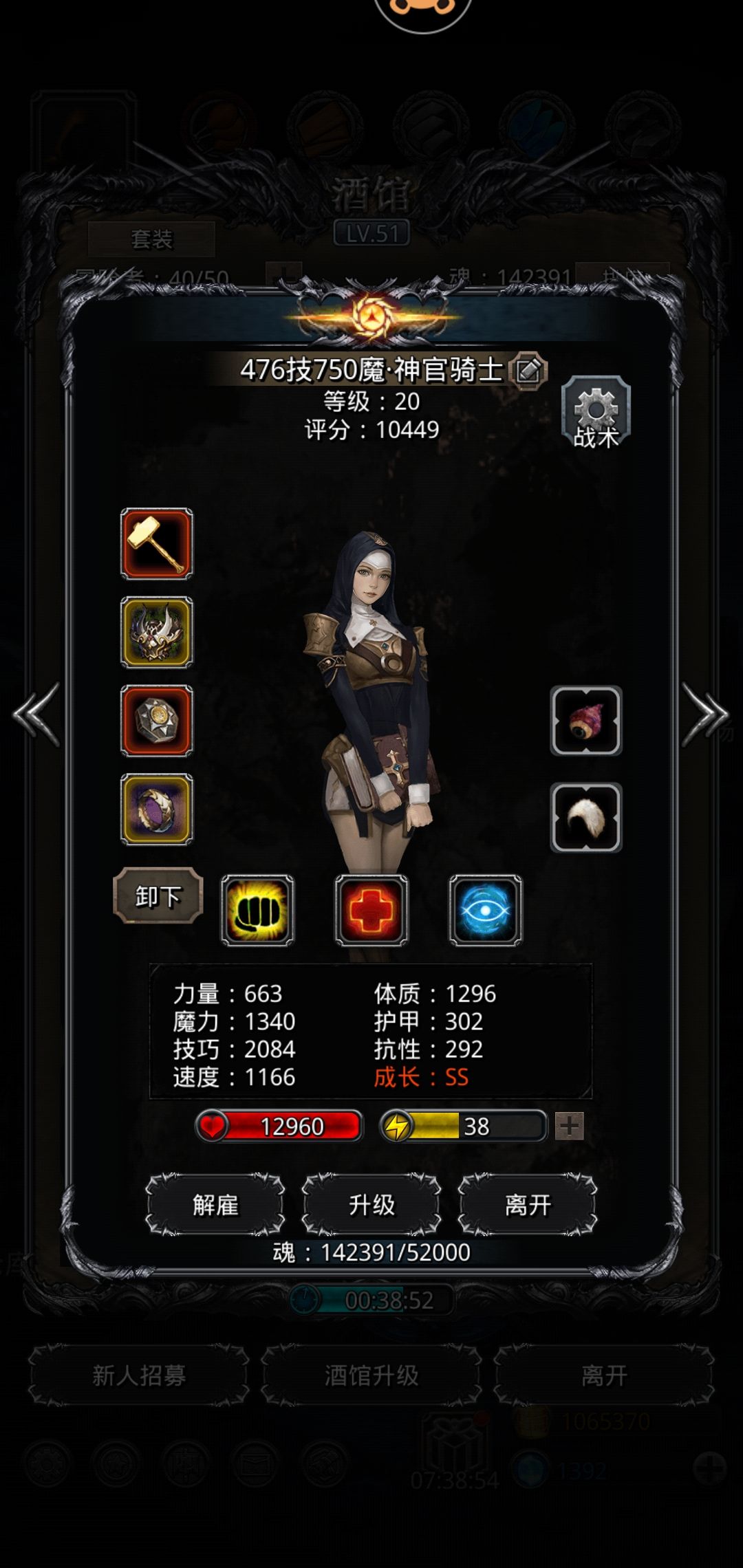Click the 解雇 dismiss button
Screen dimensions: 743x1568
tap(215, 1205)
